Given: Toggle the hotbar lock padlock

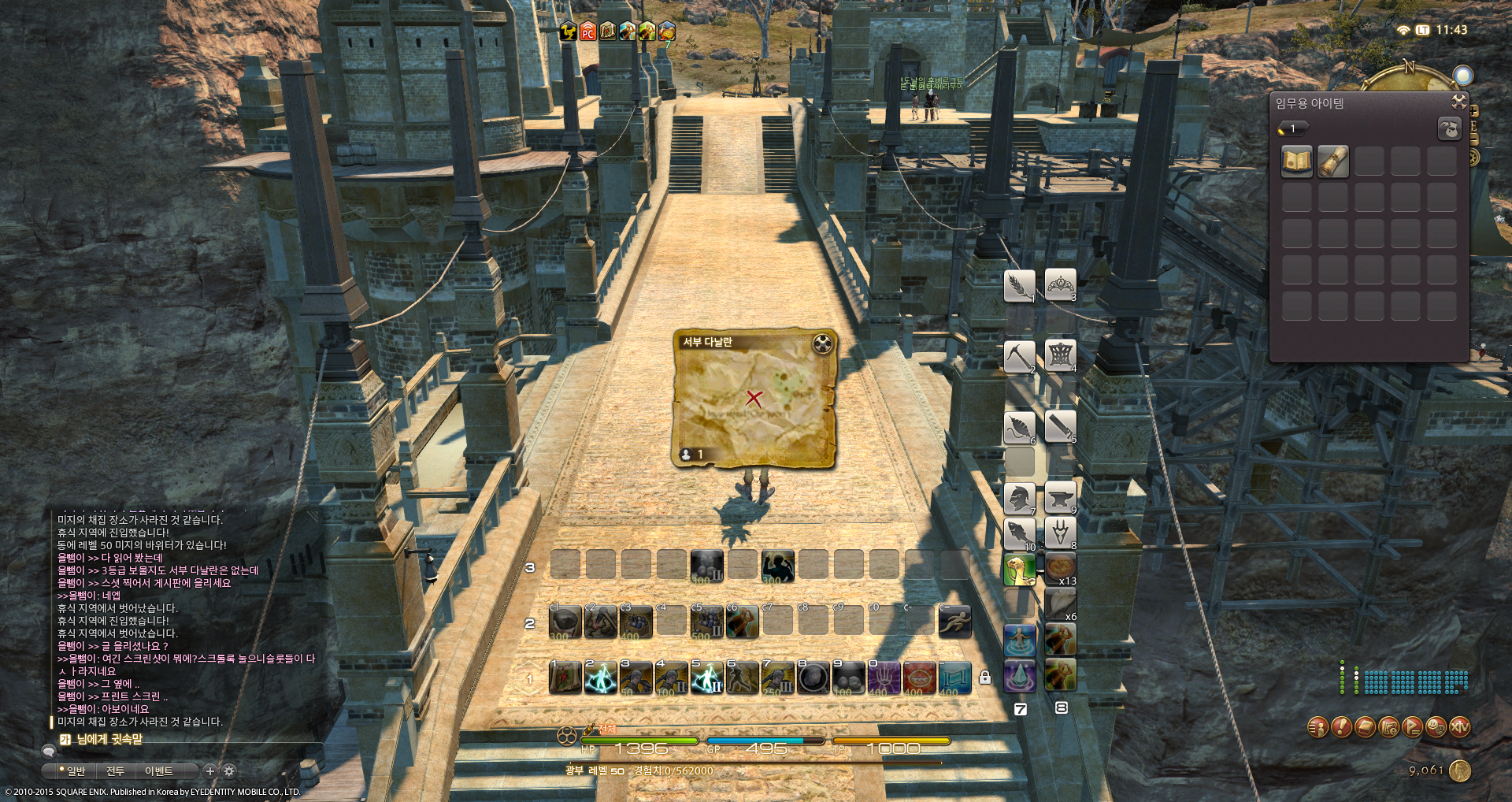Looking at the screenshot, I should [x=984, y=677].
